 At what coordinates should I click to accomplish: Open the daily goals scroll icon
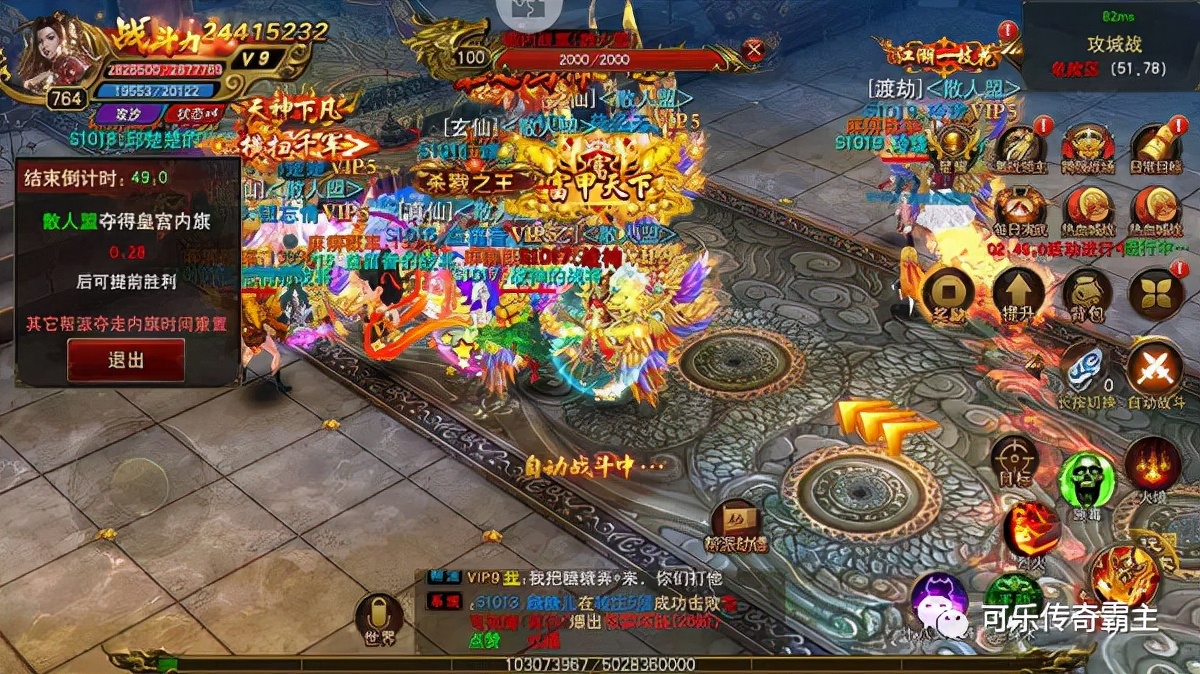pyautogui.click(x=1156, y=148)
